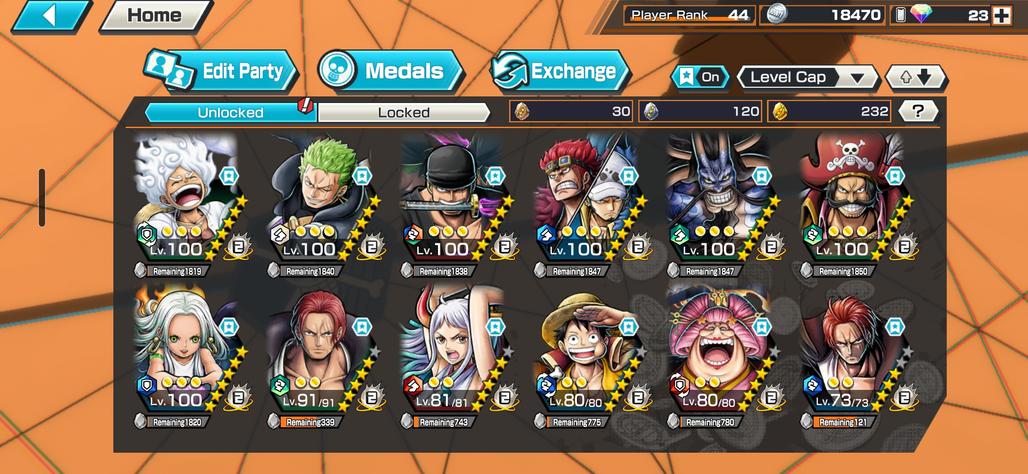This screenshot has height=474, width=1028.
Task: Open the question mark help button
Action: [917, 112]
